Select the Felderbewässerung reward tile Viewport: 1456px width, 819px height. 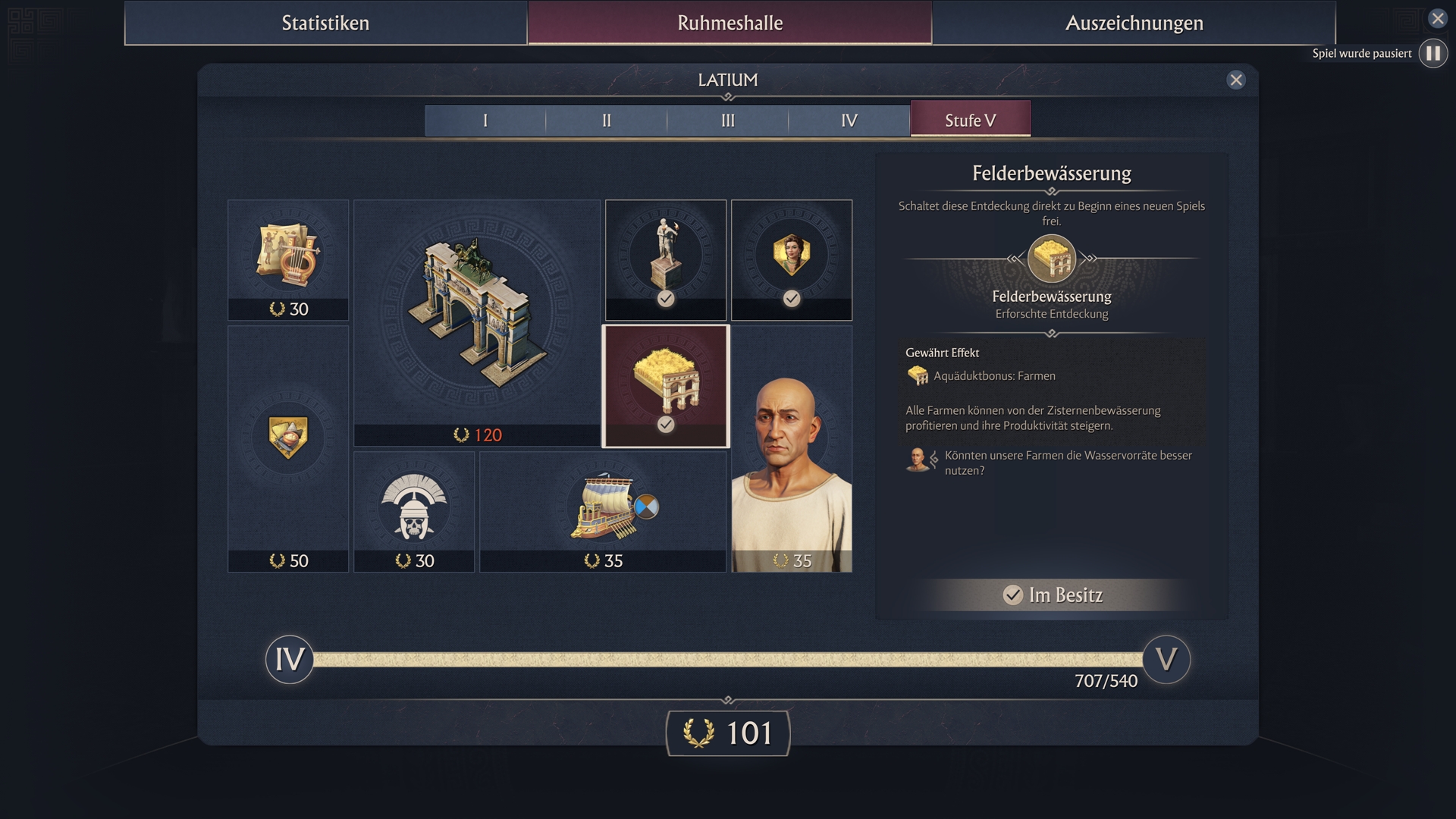[x=666, y=386]
